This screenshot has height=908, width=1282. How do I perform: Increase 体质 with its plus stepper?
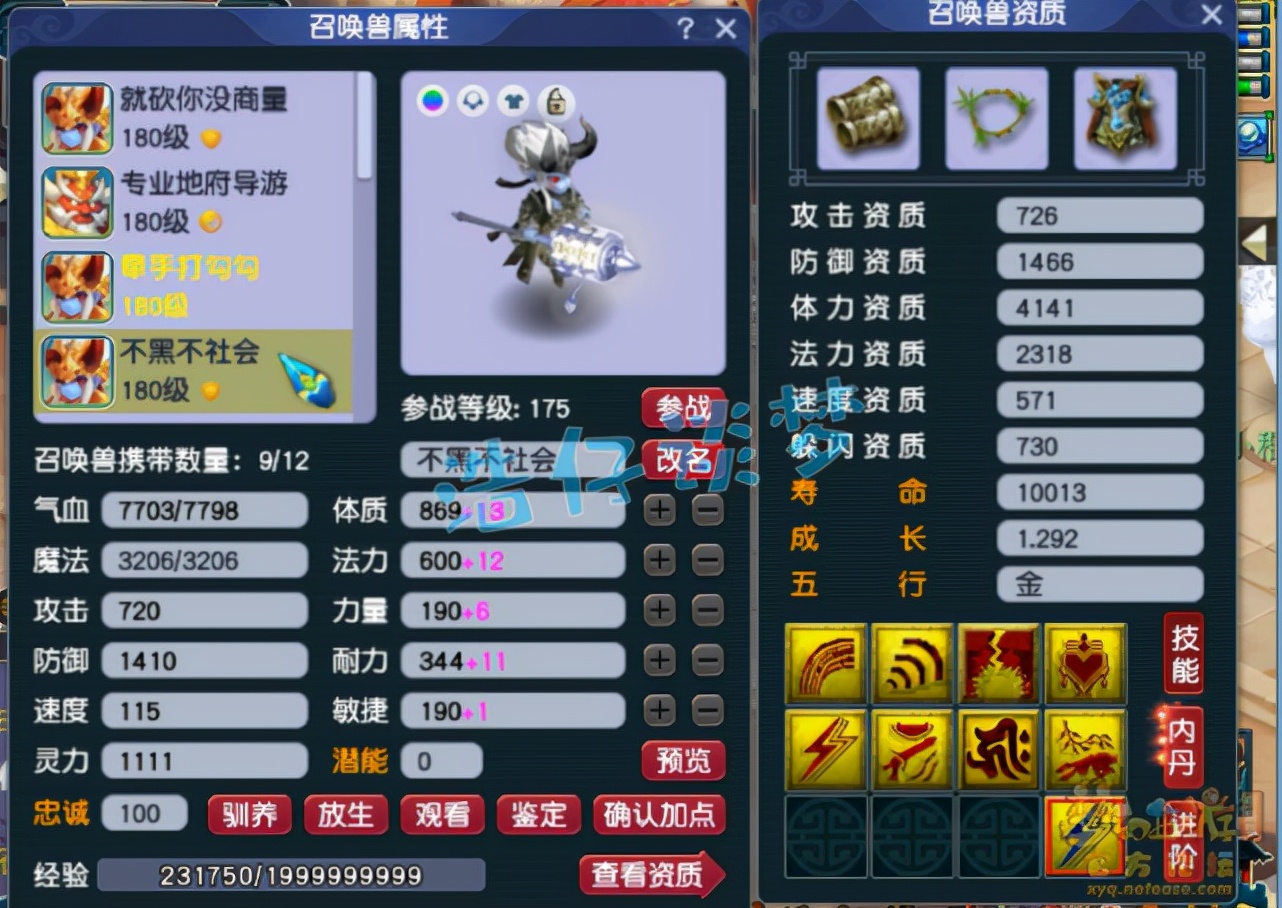point(658,510)
